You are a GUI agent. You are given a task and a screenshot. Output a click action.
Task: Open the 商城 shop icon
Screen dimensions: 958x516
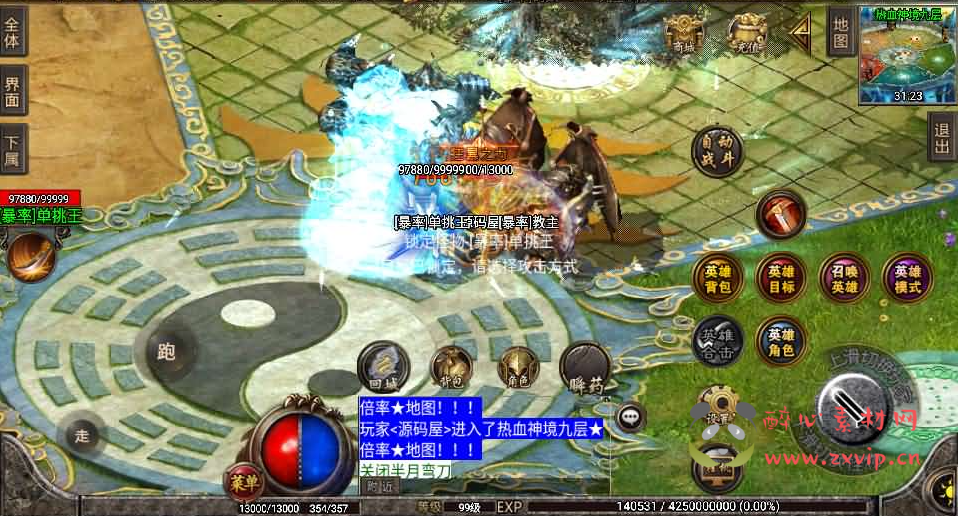coord(684,35)
